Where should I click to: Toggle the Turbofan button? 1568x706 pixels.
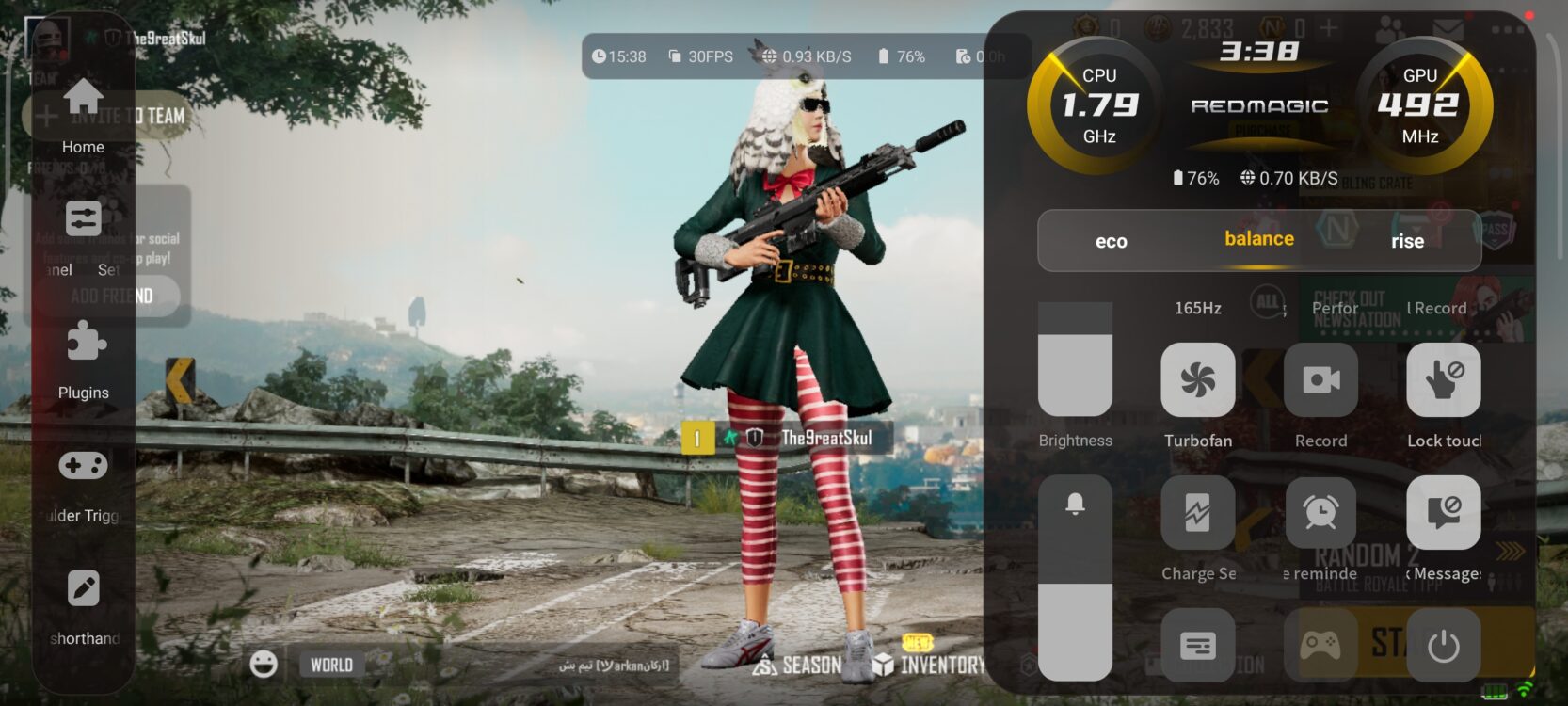1197,380
